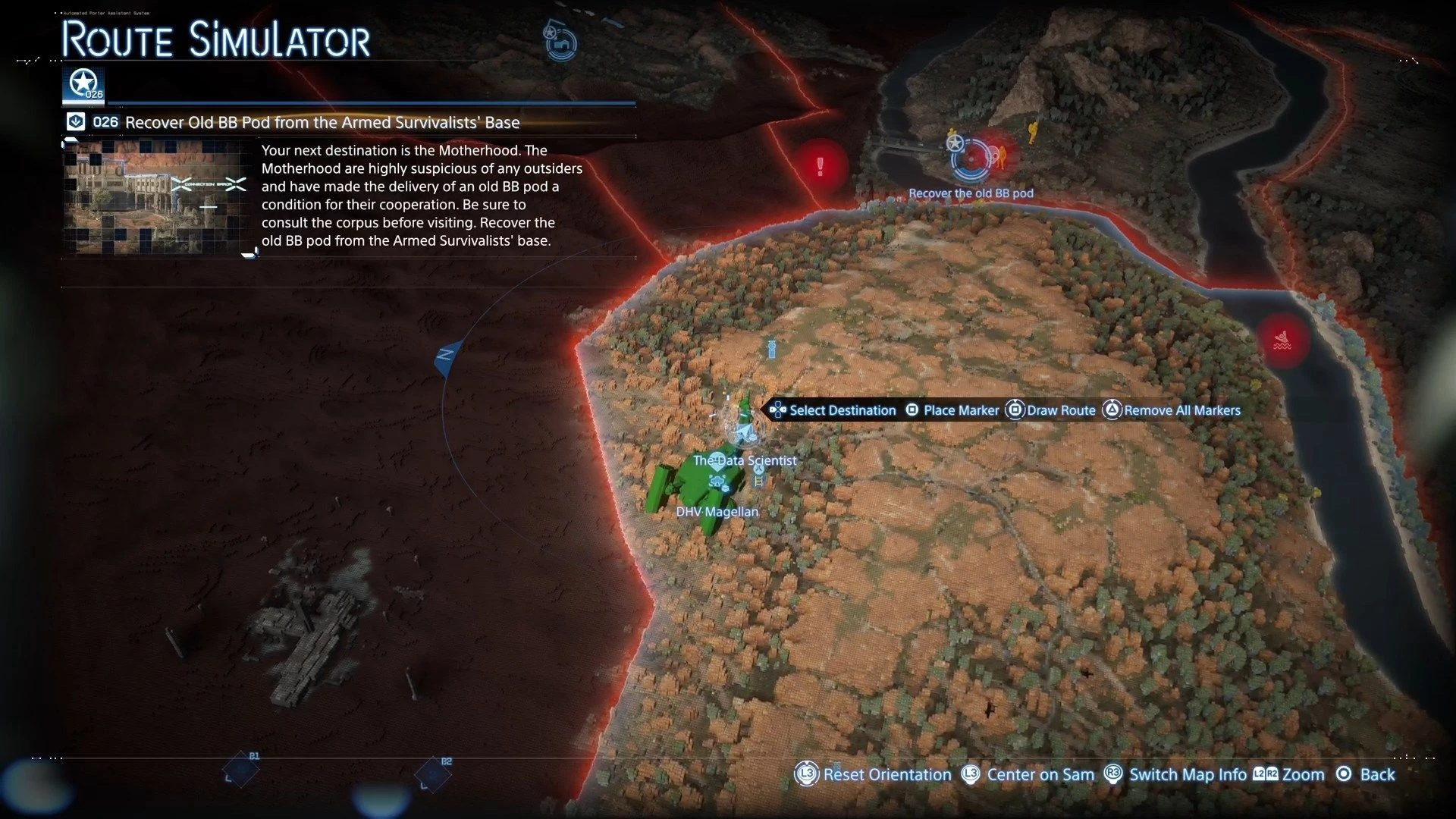Activate the Draw Route option
Image resolution: width=1456 pixels, height=819 pixels.
1050,410
